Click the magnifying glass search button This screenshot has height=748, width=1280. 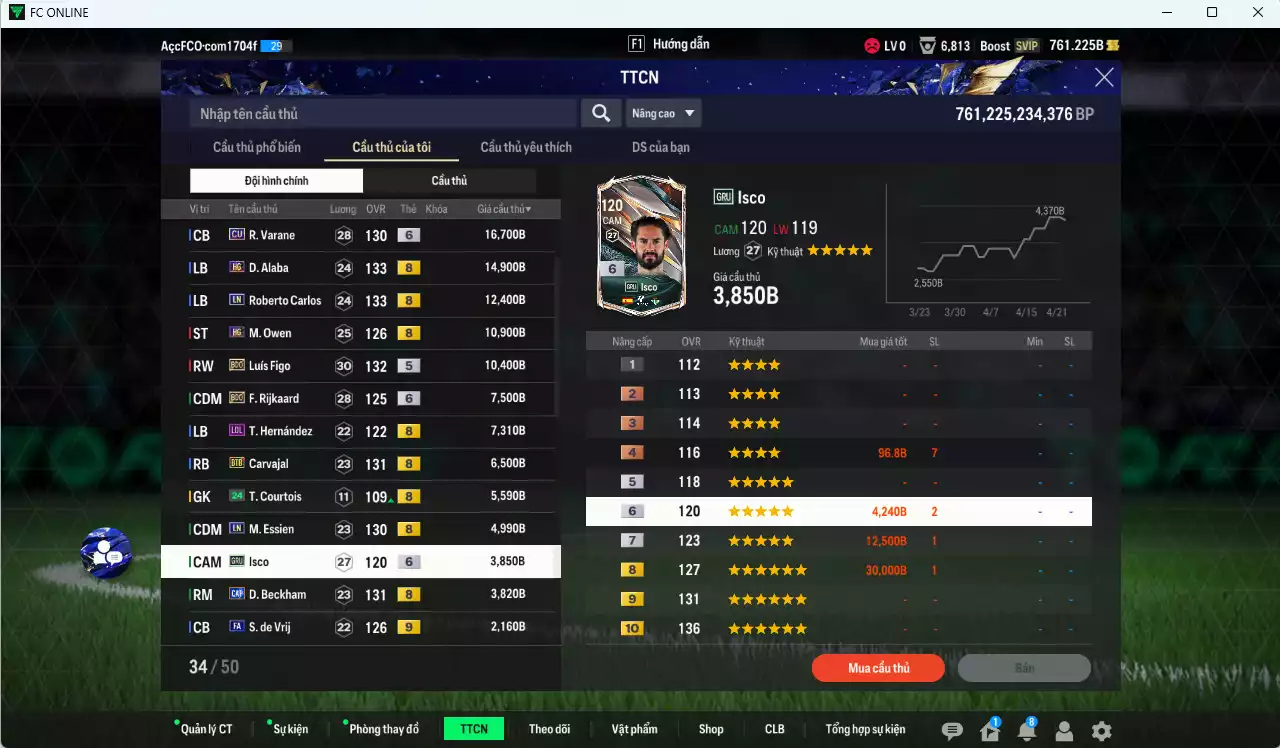coord(600,114)
